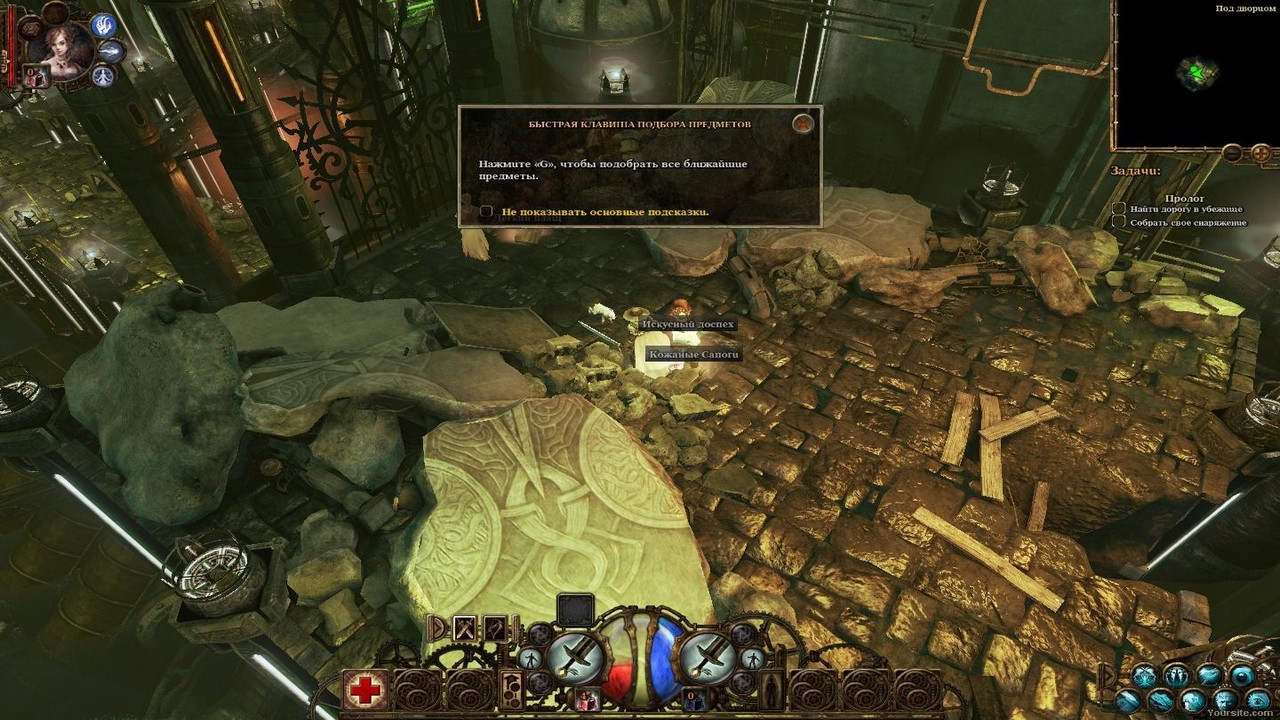Click the minimap in the corner

[1195, 75]
